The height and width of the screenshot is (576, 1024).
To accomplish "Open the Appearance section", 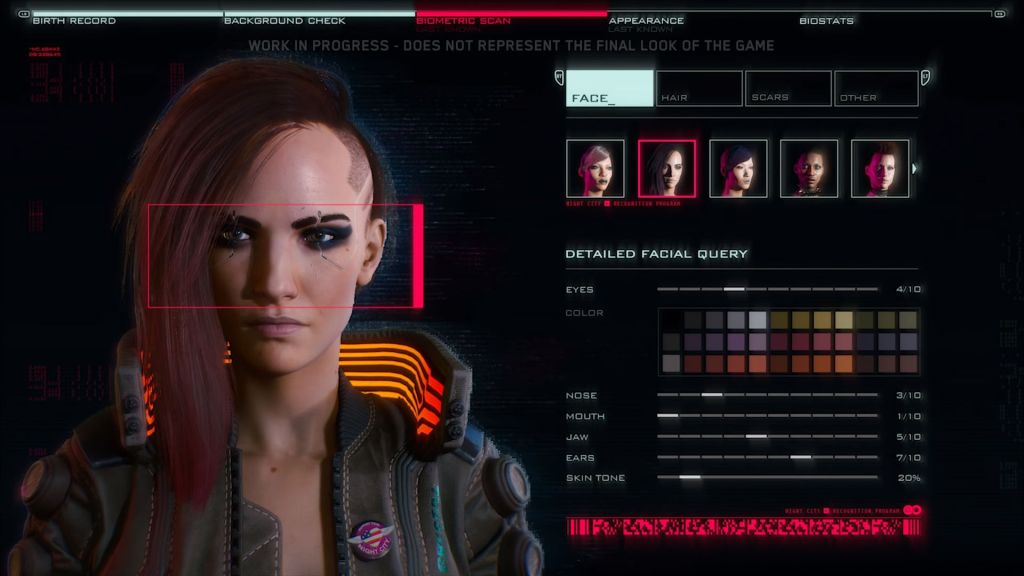I will pos(646,20).
